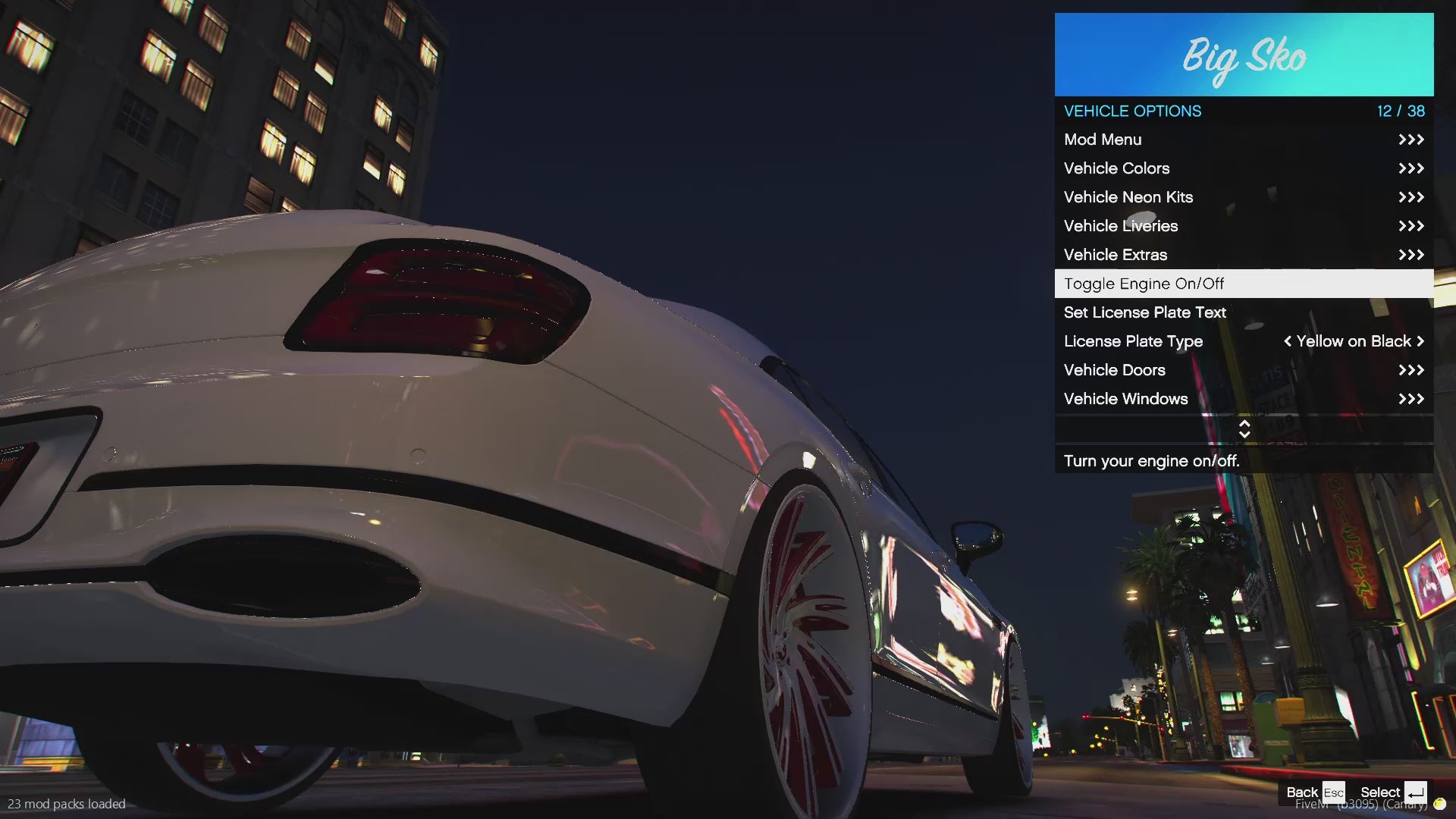
Task: Open Vehicle Windows options
Action: [x=1244, y=399]
